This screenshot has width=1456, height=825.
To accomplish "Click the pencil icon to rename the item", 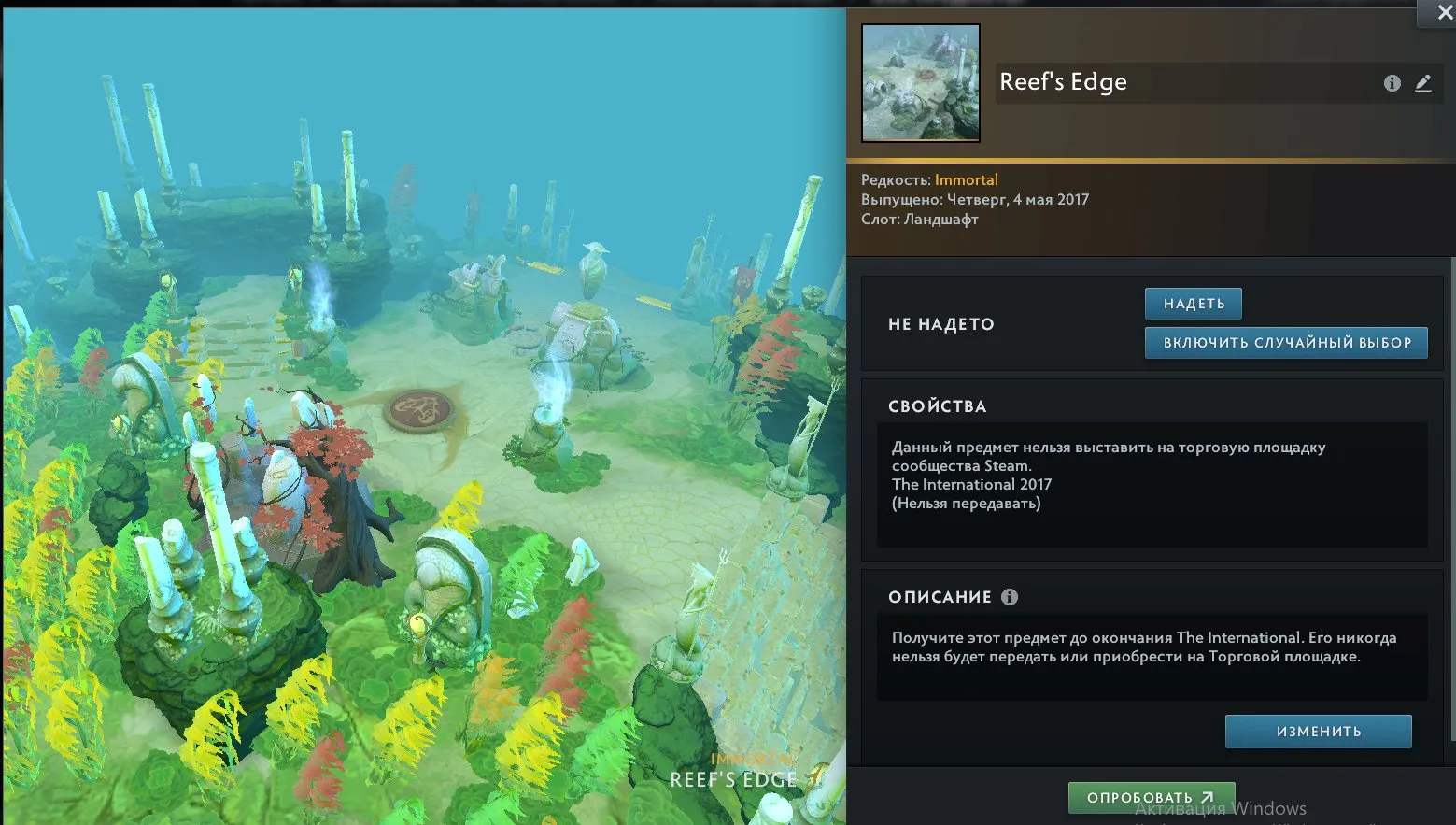I will 1423,82.
